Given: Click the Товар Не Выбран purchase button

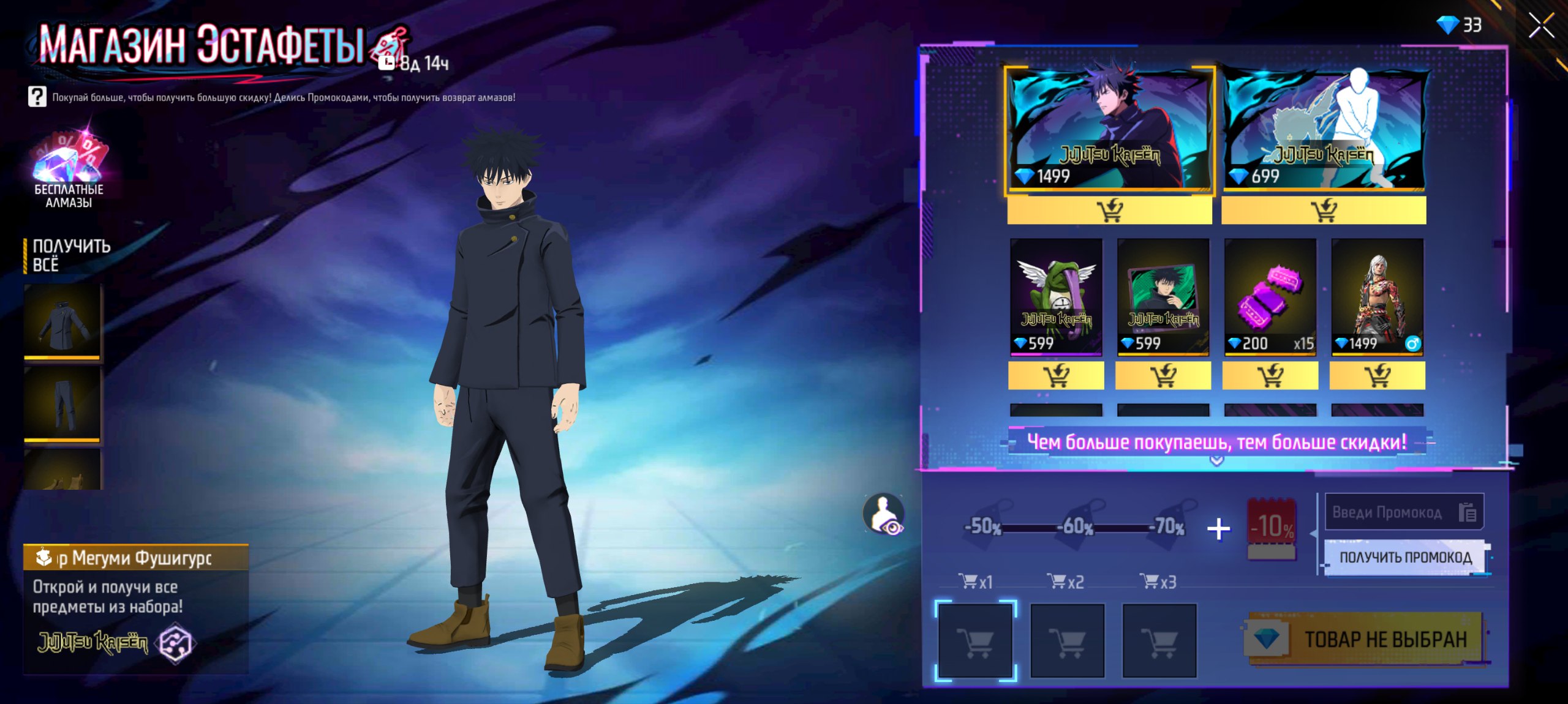Looking at the screenshot, I should (1366, 639).
